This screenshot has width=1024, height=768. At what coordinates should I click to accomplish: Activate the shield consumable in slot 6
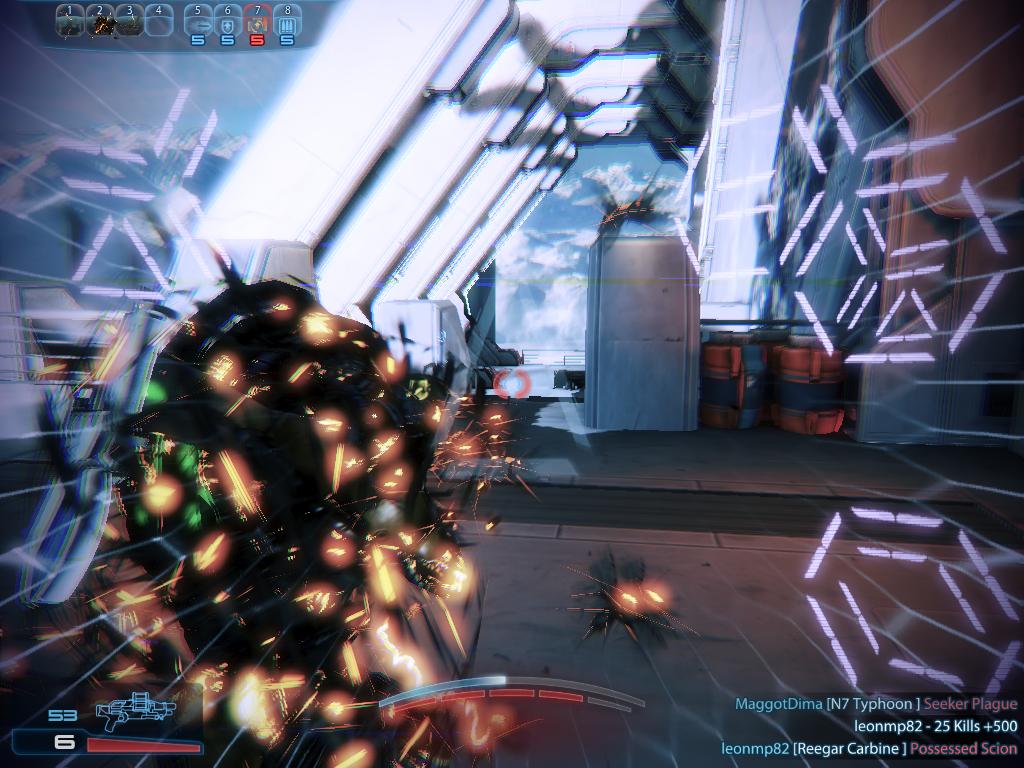(x=227, y=21)
